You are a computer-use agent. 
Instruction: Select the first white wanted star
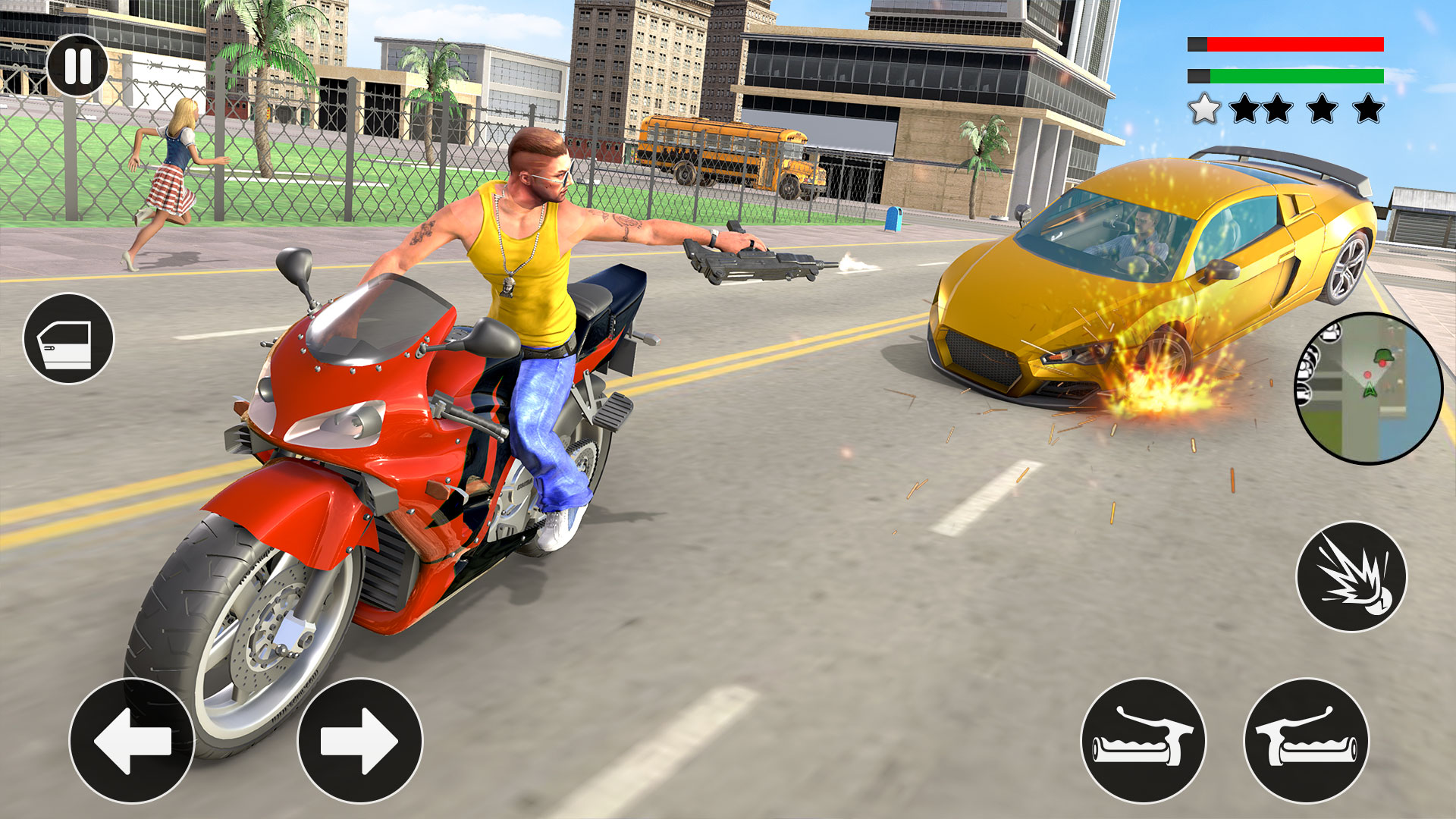coord(1204,108)
